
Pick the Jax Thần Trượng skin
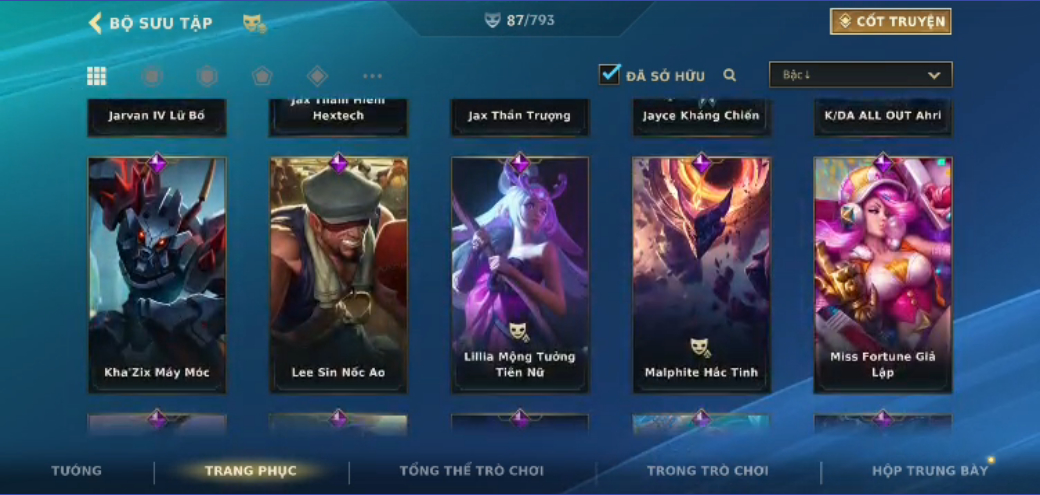520,117
